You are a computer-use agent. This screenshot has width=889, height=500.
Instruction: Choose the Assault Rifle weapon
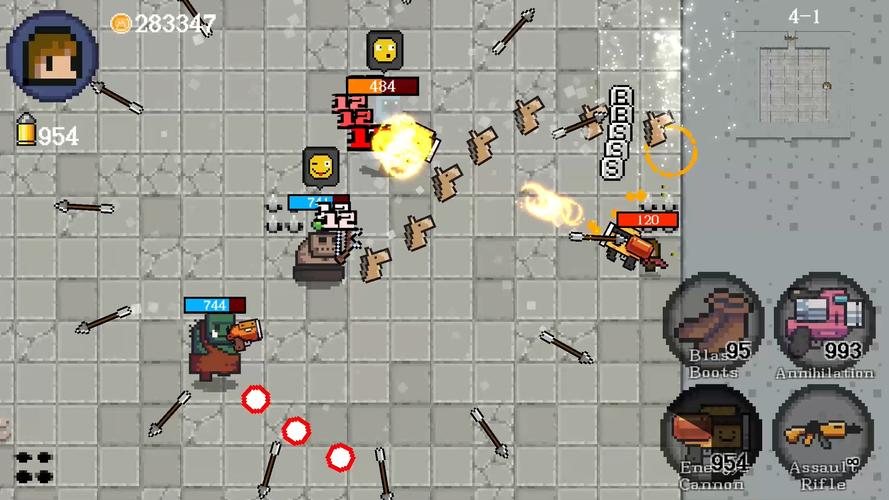824,436
